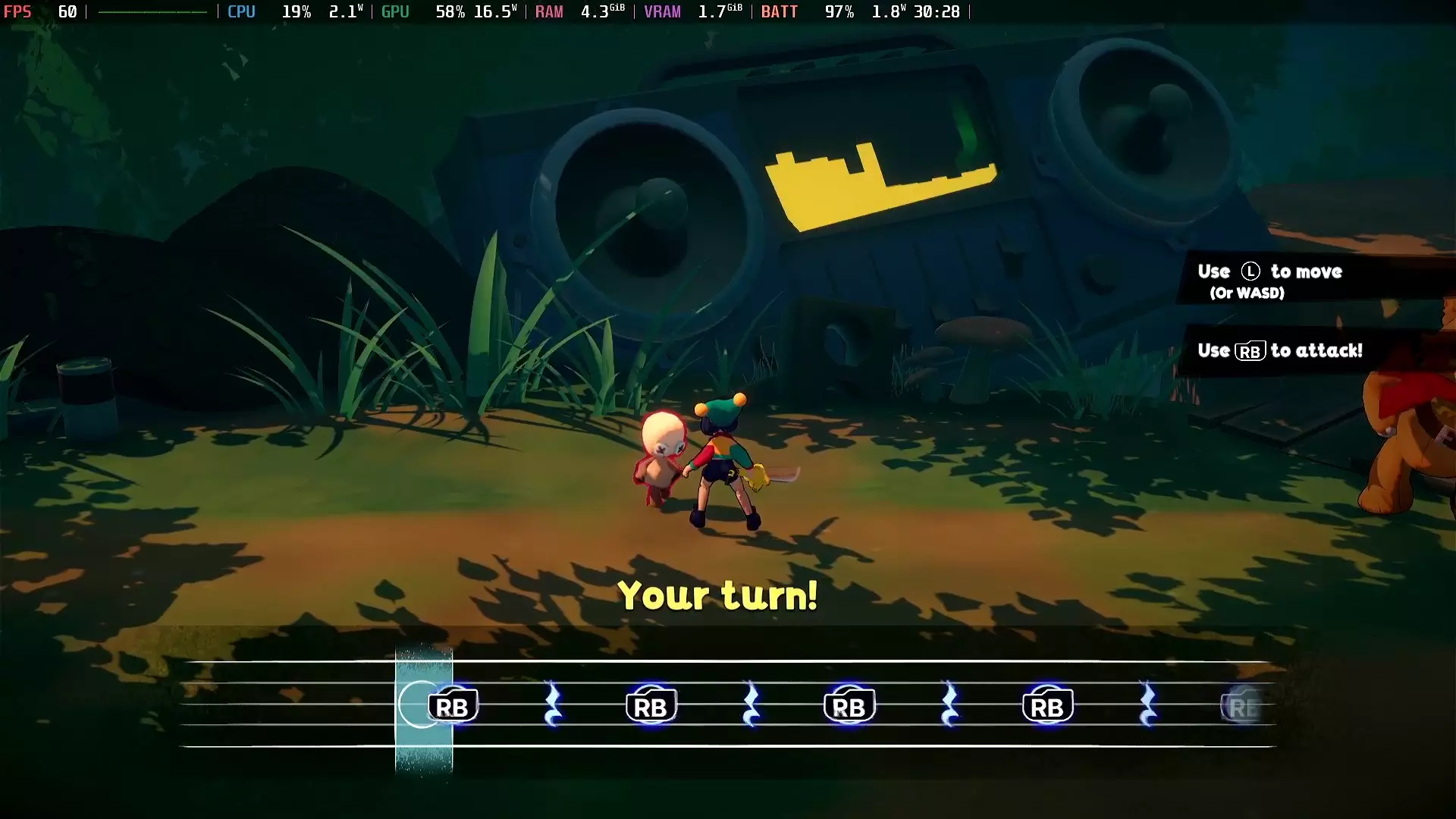Click the fourth RB beat icon
Image resolution: width=1456 pixels, height=819 pixels.
[1047, 704]
